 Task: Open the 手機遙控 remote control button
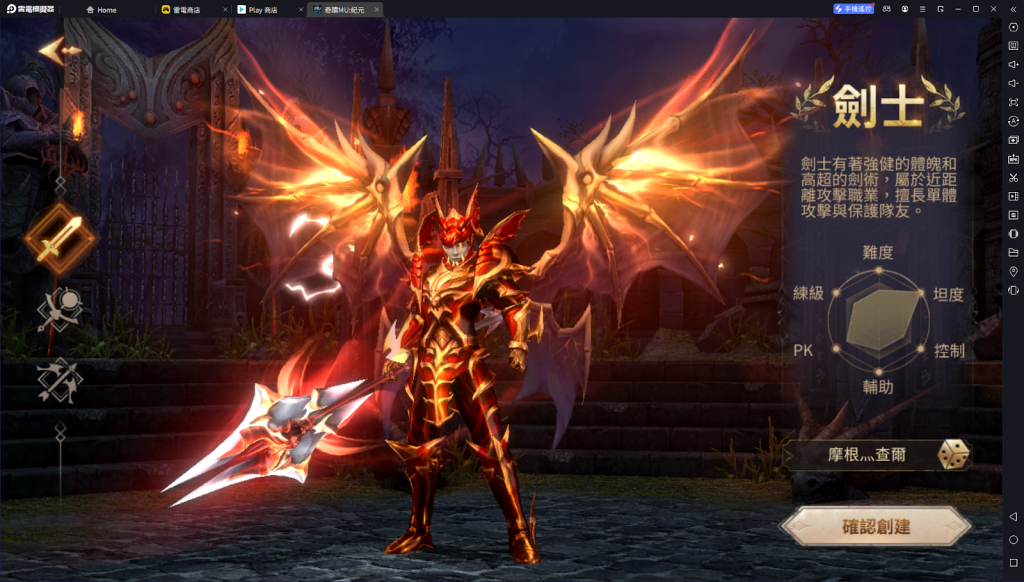[x=854, y=9]
